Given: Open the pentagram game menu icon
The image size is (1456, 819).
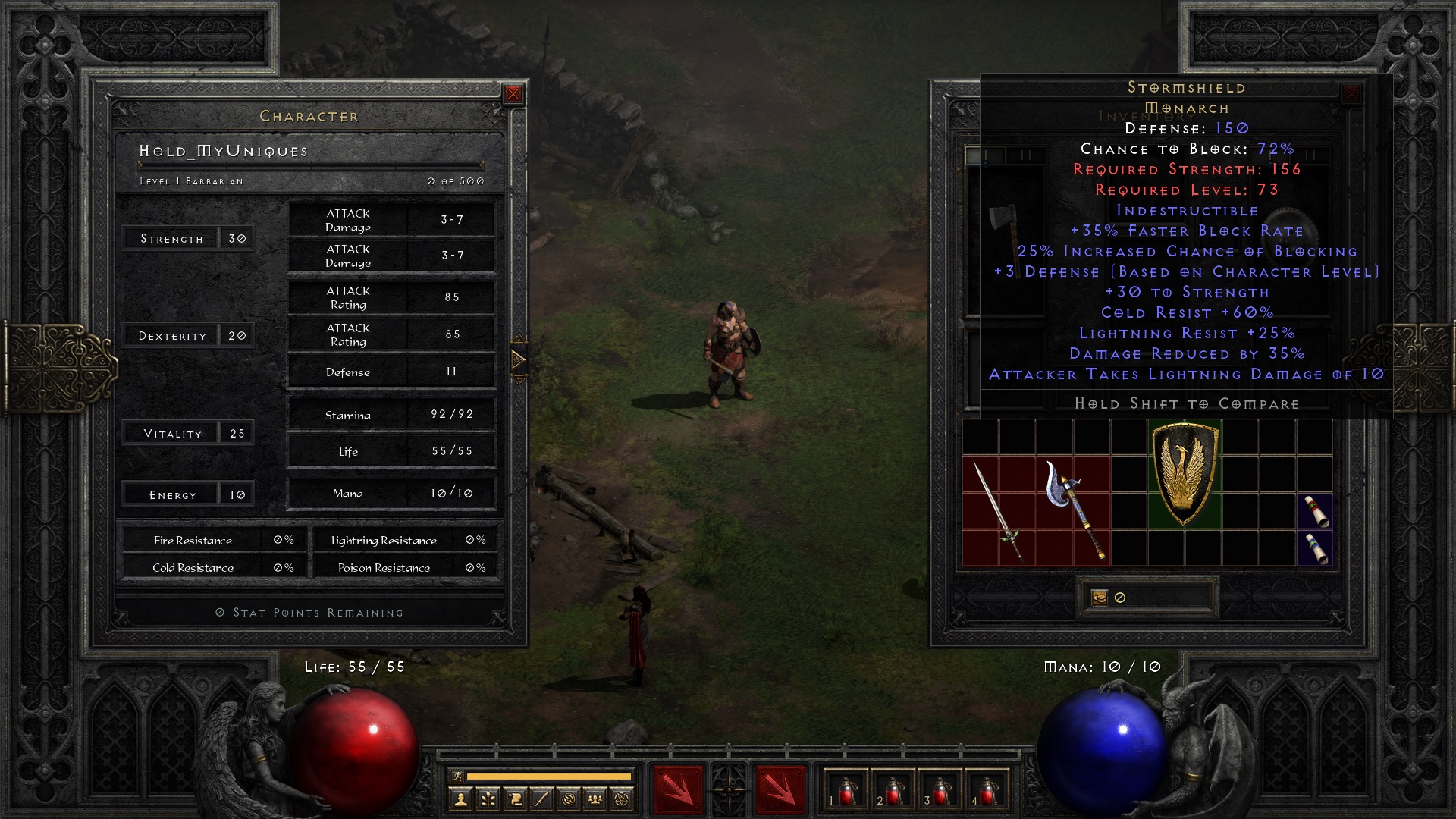Looking at the screenshot, I should click(x=622, y=799).
